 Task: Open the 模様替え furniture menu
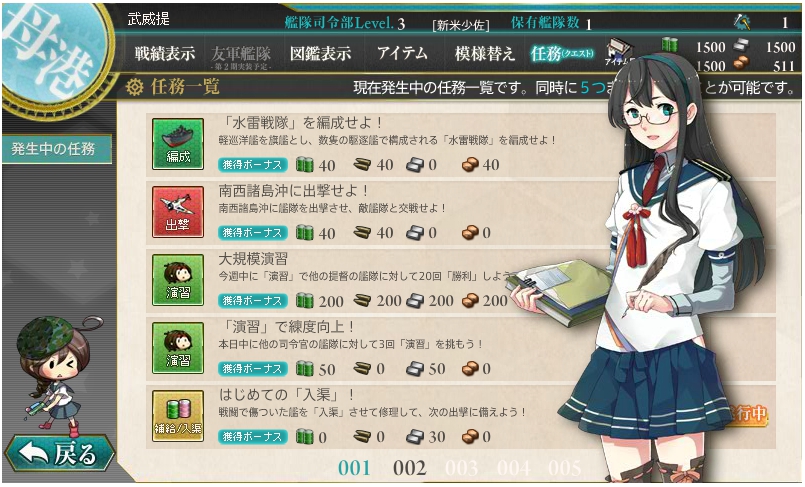pyautogui.click(x=485, y=54)
